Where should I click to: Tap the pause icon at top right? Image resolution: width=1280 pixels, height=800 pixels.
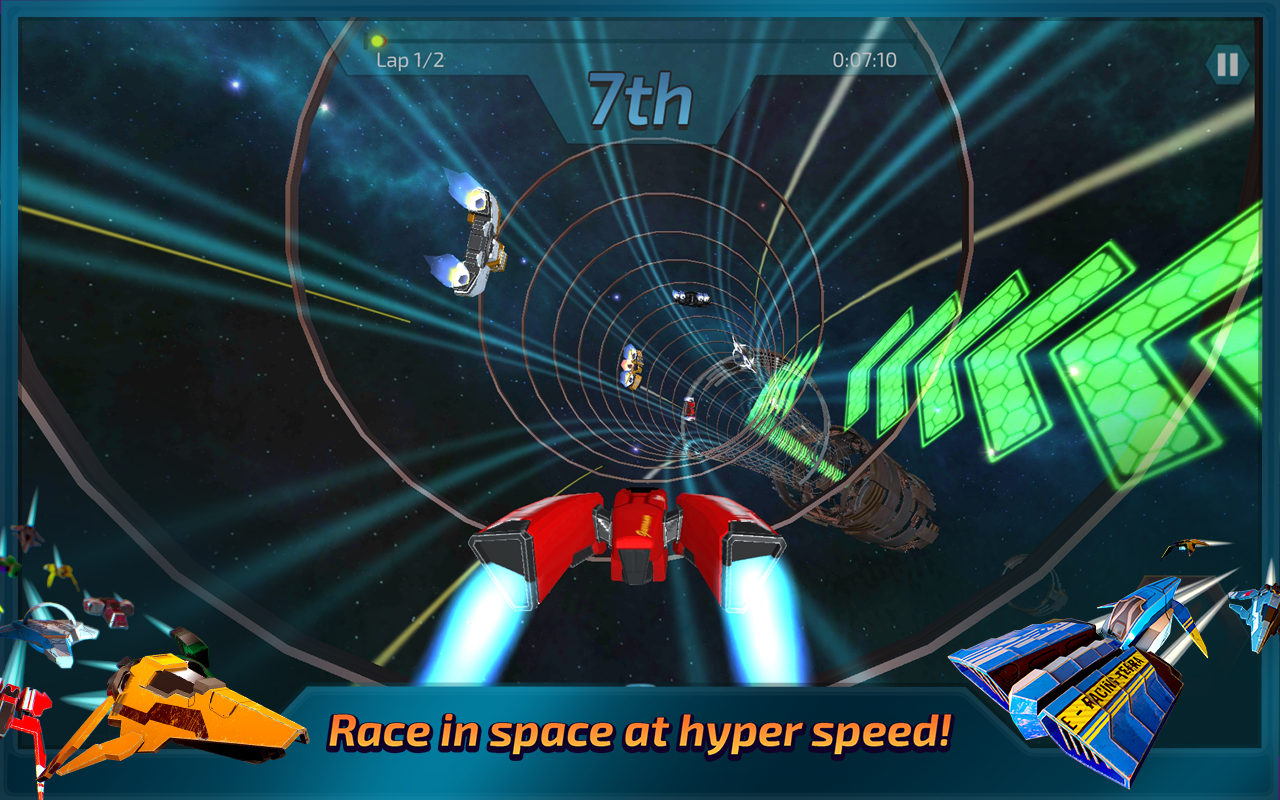[x=1227, y=62]
